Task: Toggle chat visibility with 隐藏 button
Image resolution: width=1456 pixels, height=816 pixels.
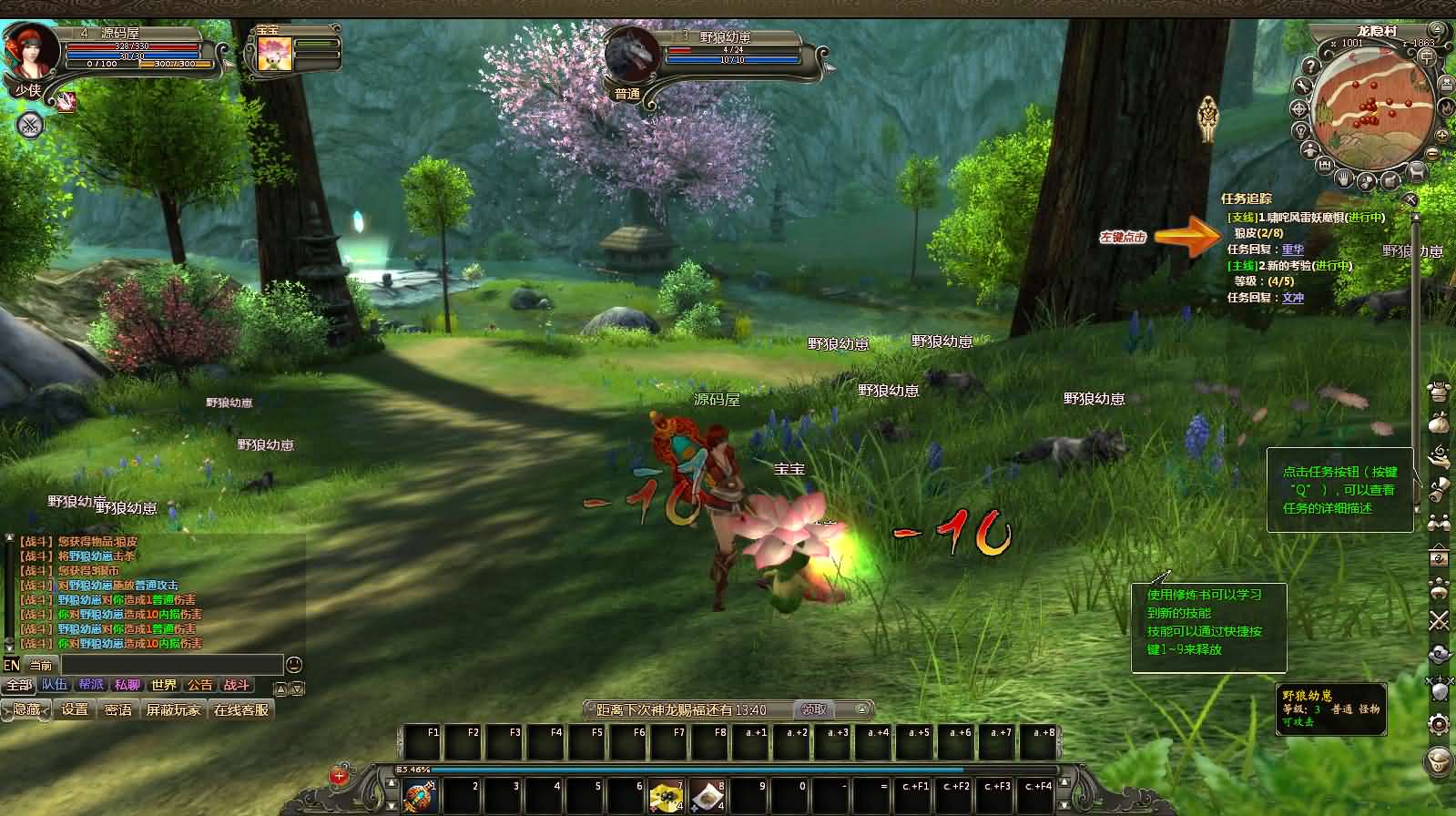Action: [x=25, y=709]
